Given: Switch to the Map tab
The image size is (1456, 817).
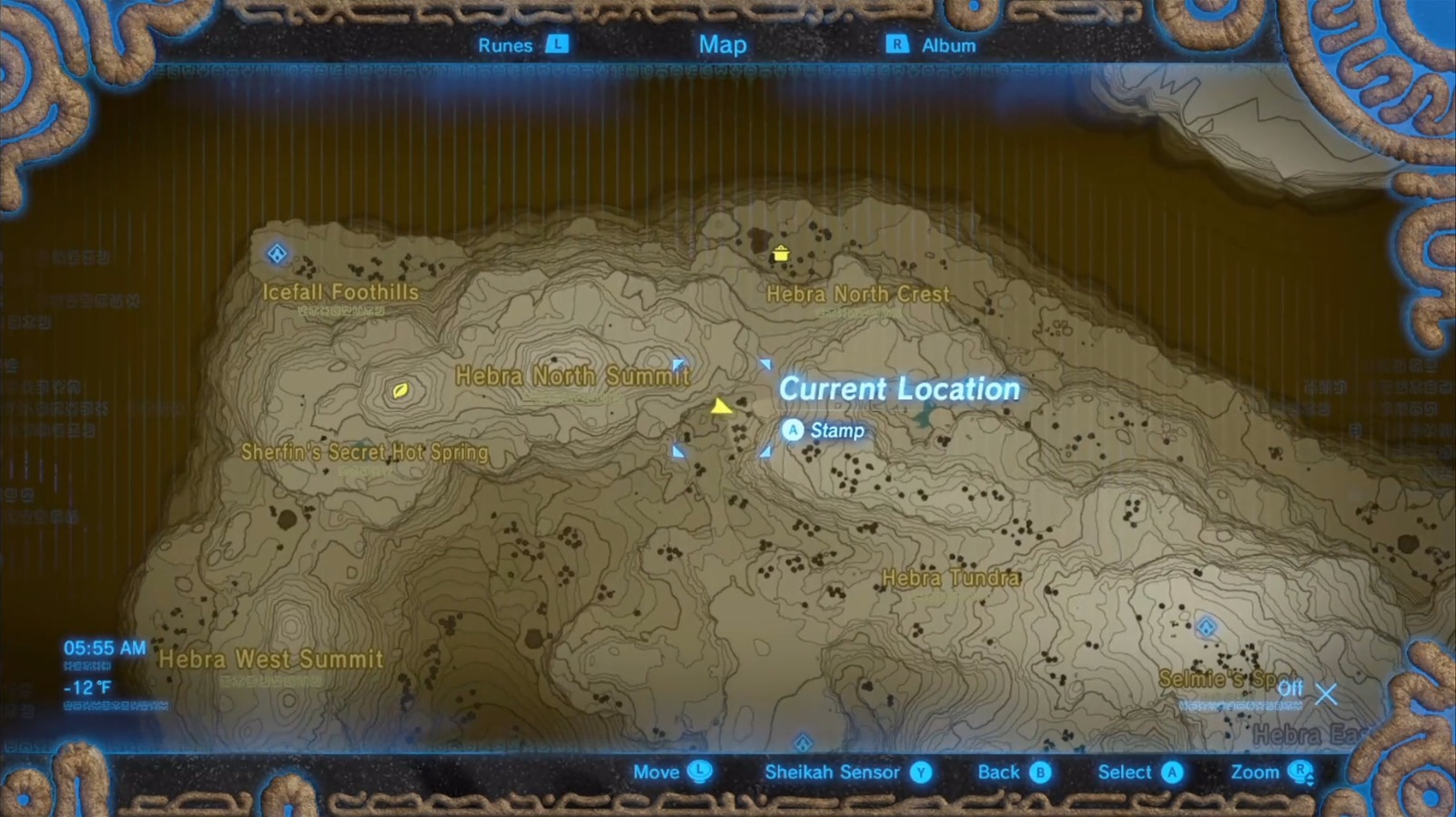Looking at the screenshot, I should [x=722, y=43].
